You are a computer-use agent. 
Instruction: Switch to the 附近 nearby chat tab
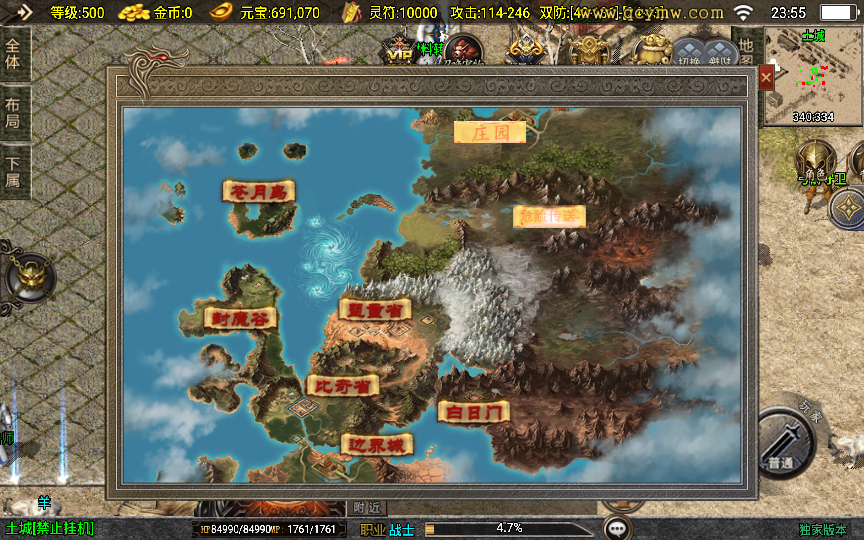[x=367, y=508]
